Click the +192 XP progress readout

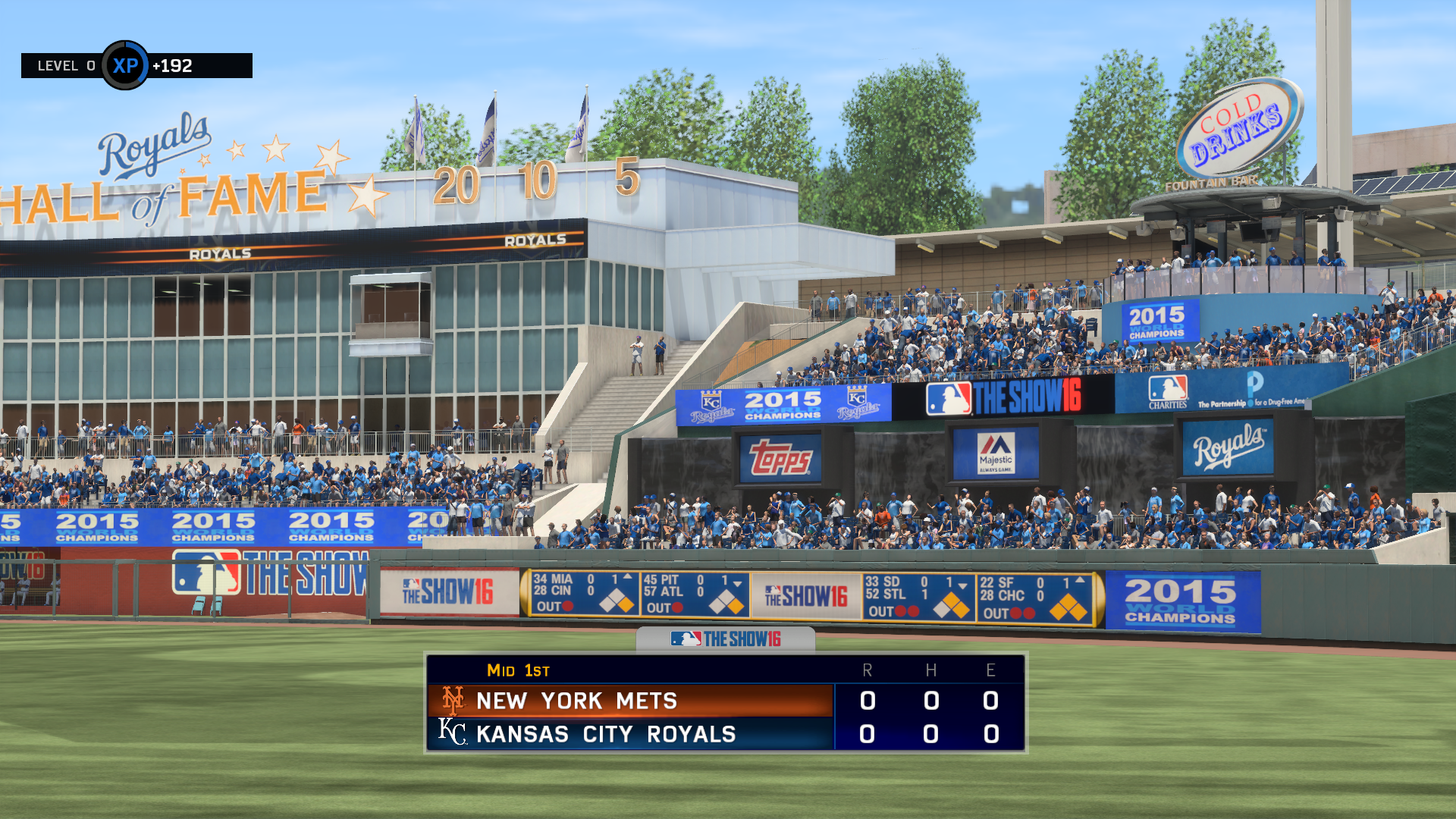click(174, 66)
